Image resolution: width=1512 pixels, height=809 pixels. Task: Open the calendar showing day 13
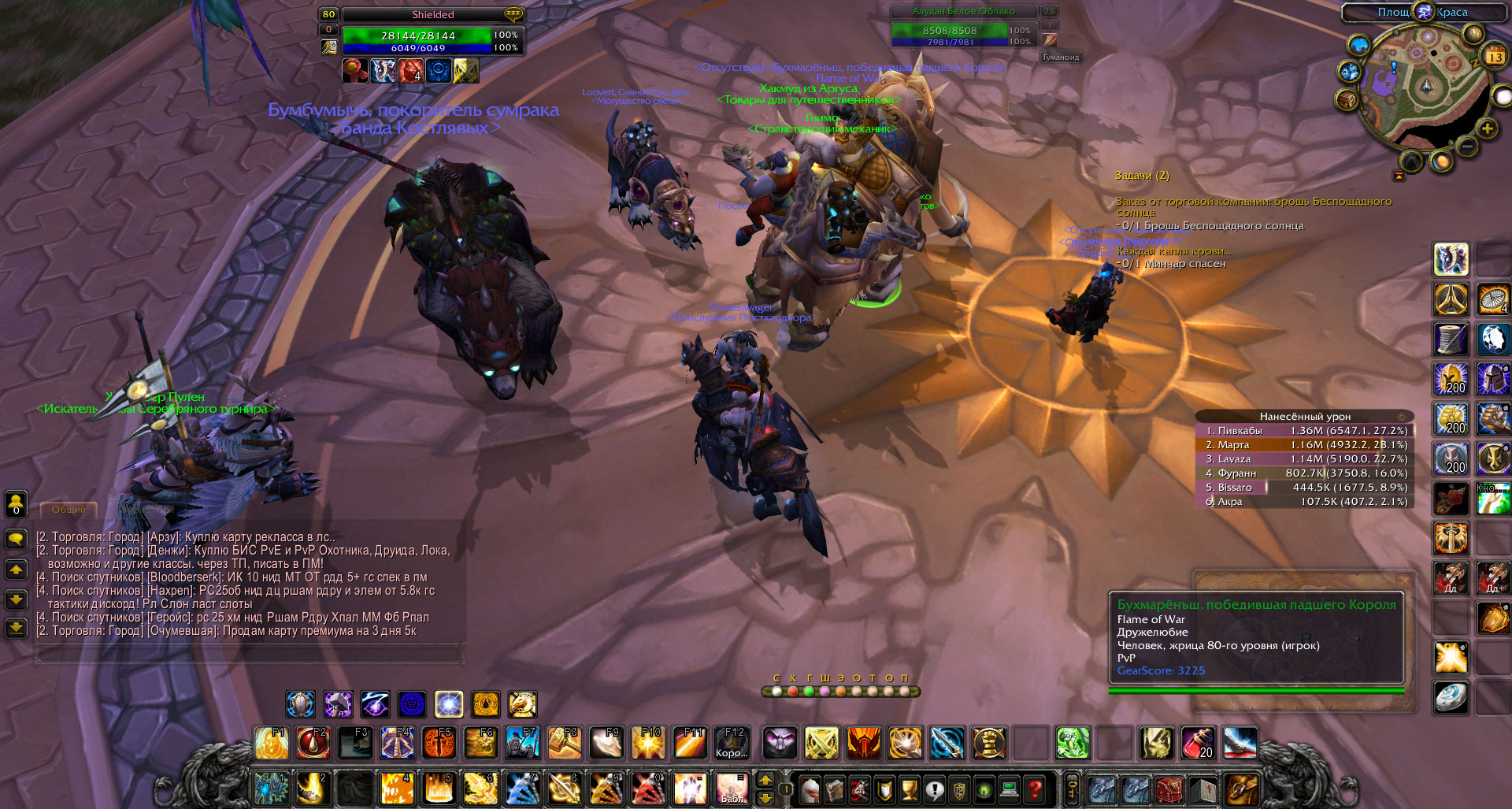click(1494, 57)
